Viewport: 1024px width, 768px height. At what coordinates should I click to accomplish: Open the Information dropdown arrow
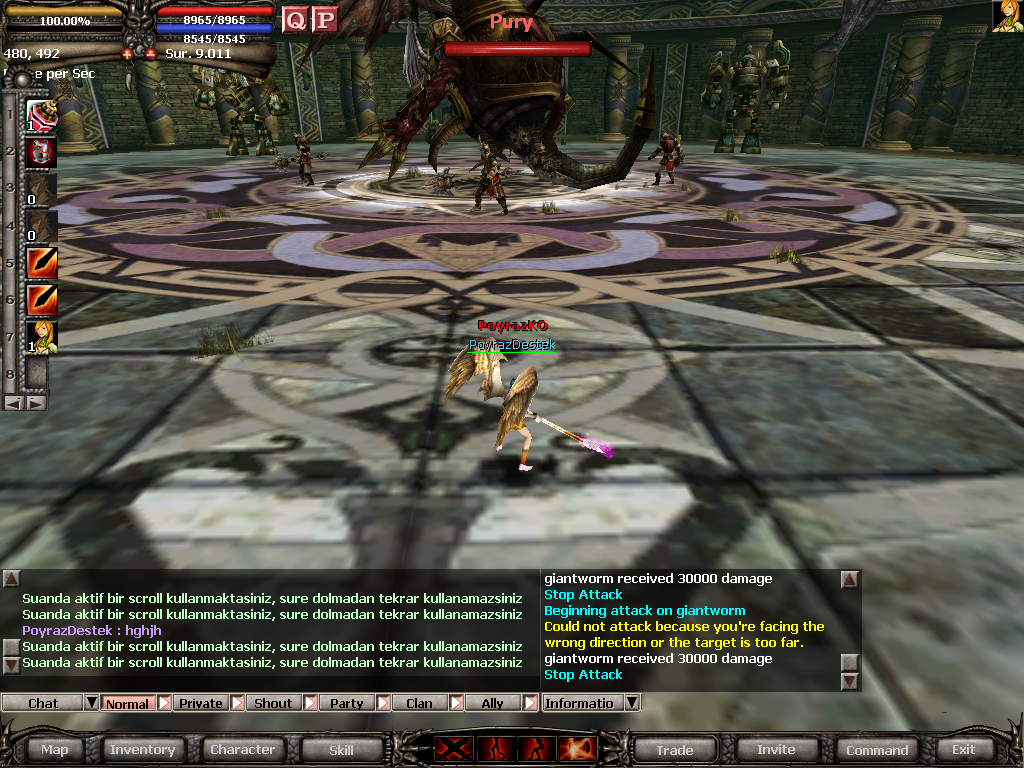click(x=631, y=703)
